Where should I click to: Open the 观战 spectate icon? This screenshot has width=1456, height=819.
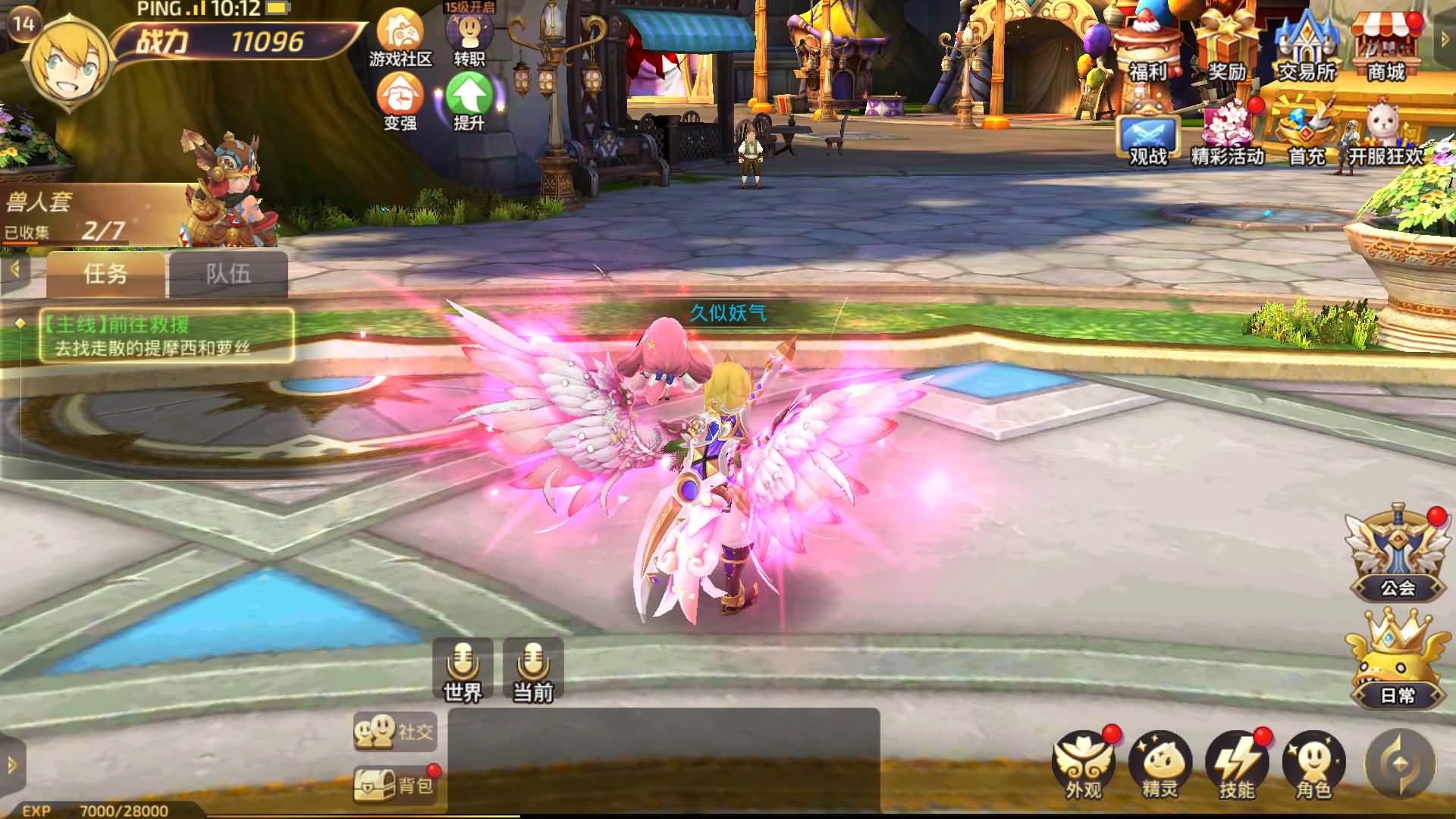click(x=1148, y=140)
